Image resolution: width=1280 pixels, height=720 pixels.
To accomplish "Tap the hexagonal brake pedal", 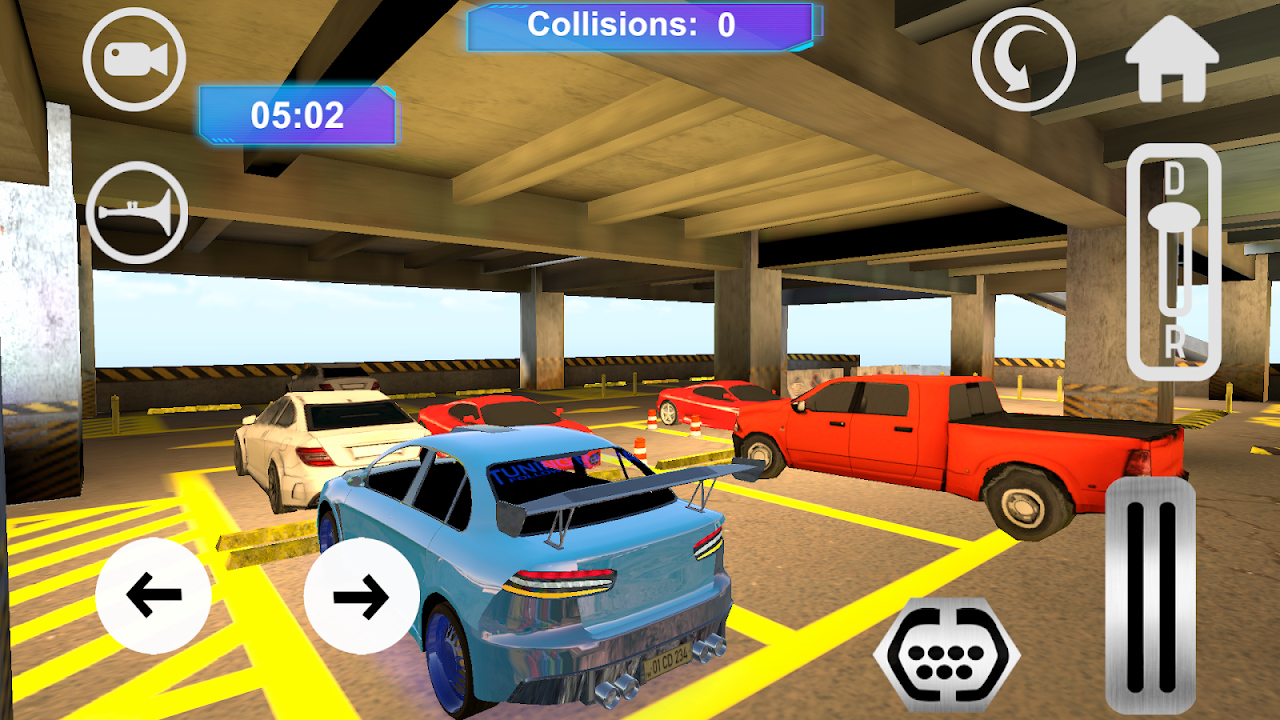I will tap(946, 655).
